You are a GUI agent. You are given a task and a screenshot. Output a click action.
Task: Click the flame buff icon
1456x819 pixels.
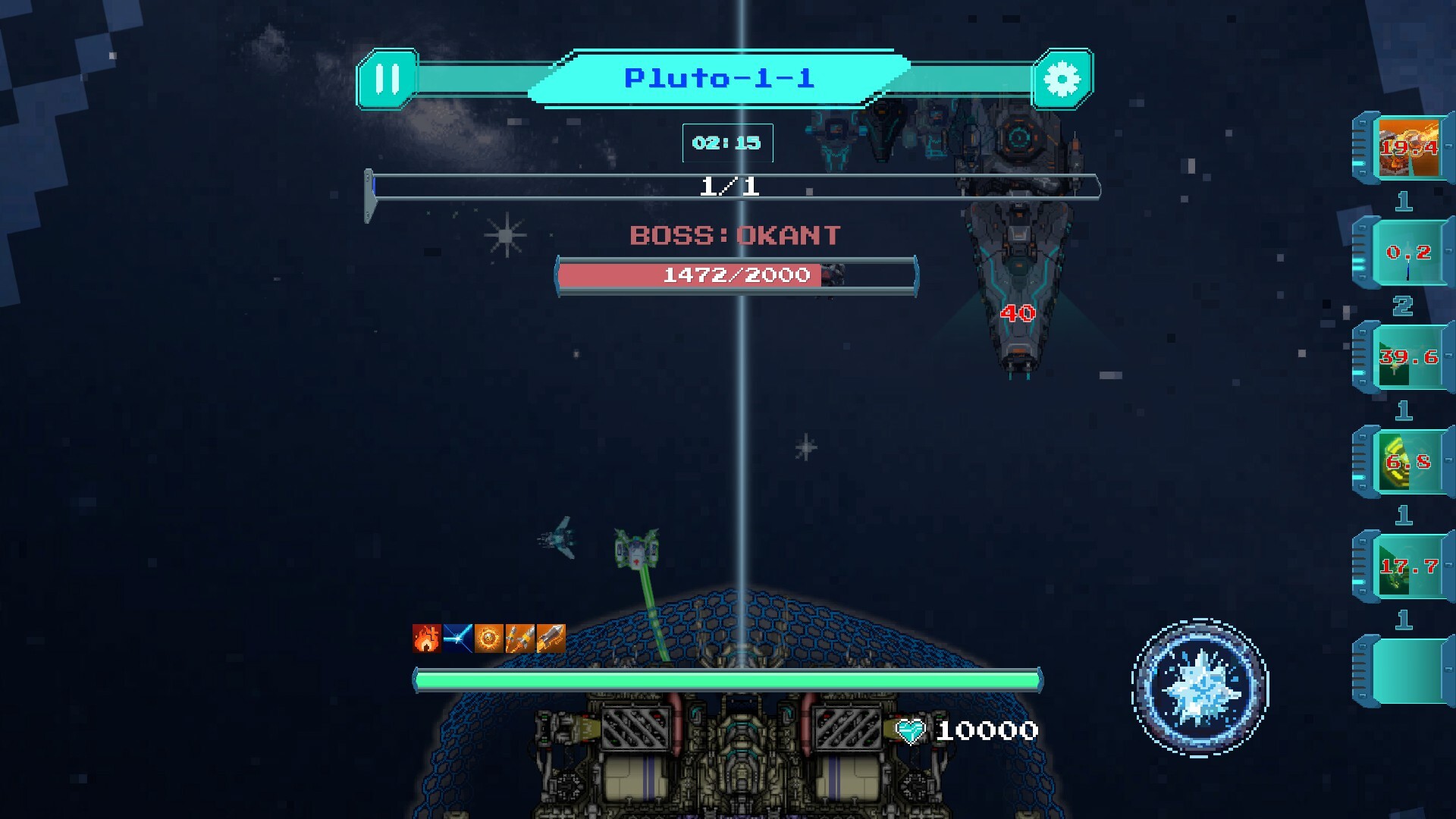[426, 639]
